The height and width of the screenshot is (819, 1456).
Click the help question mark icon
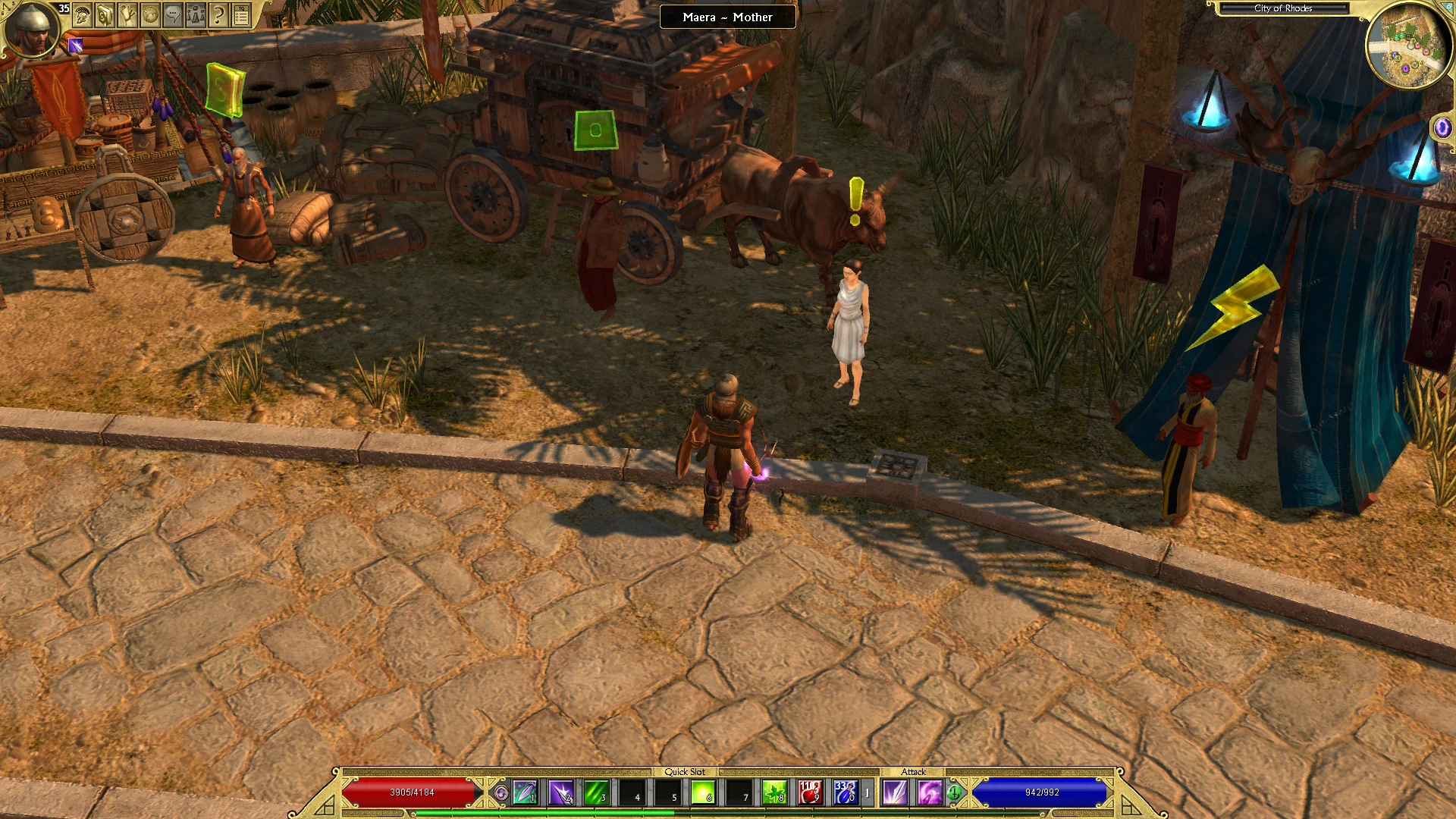click(x=218, y=15)
